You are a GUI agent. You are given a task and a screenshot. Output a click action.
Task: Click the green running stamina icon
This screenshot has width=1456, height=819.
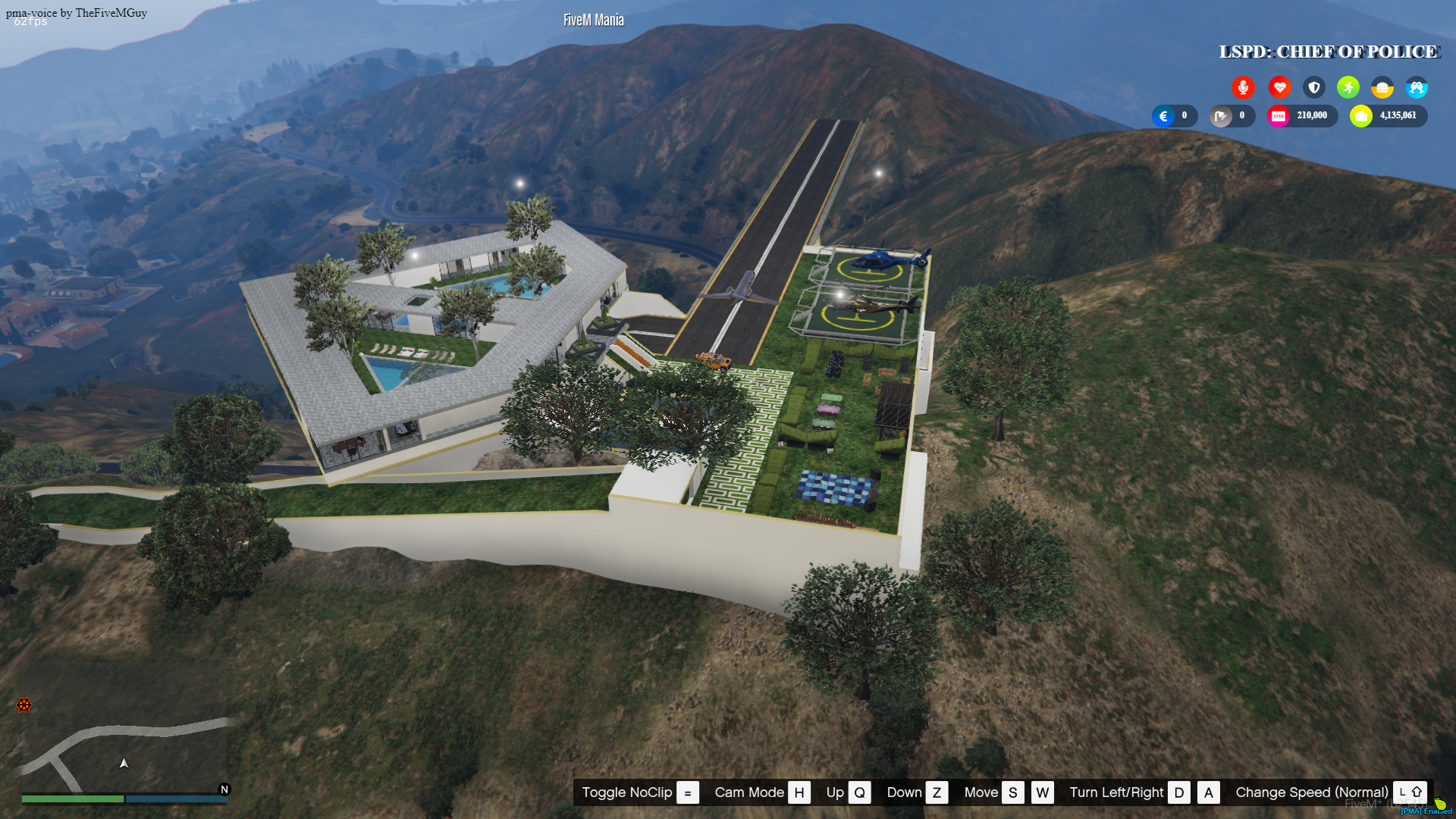(1348, 87)
